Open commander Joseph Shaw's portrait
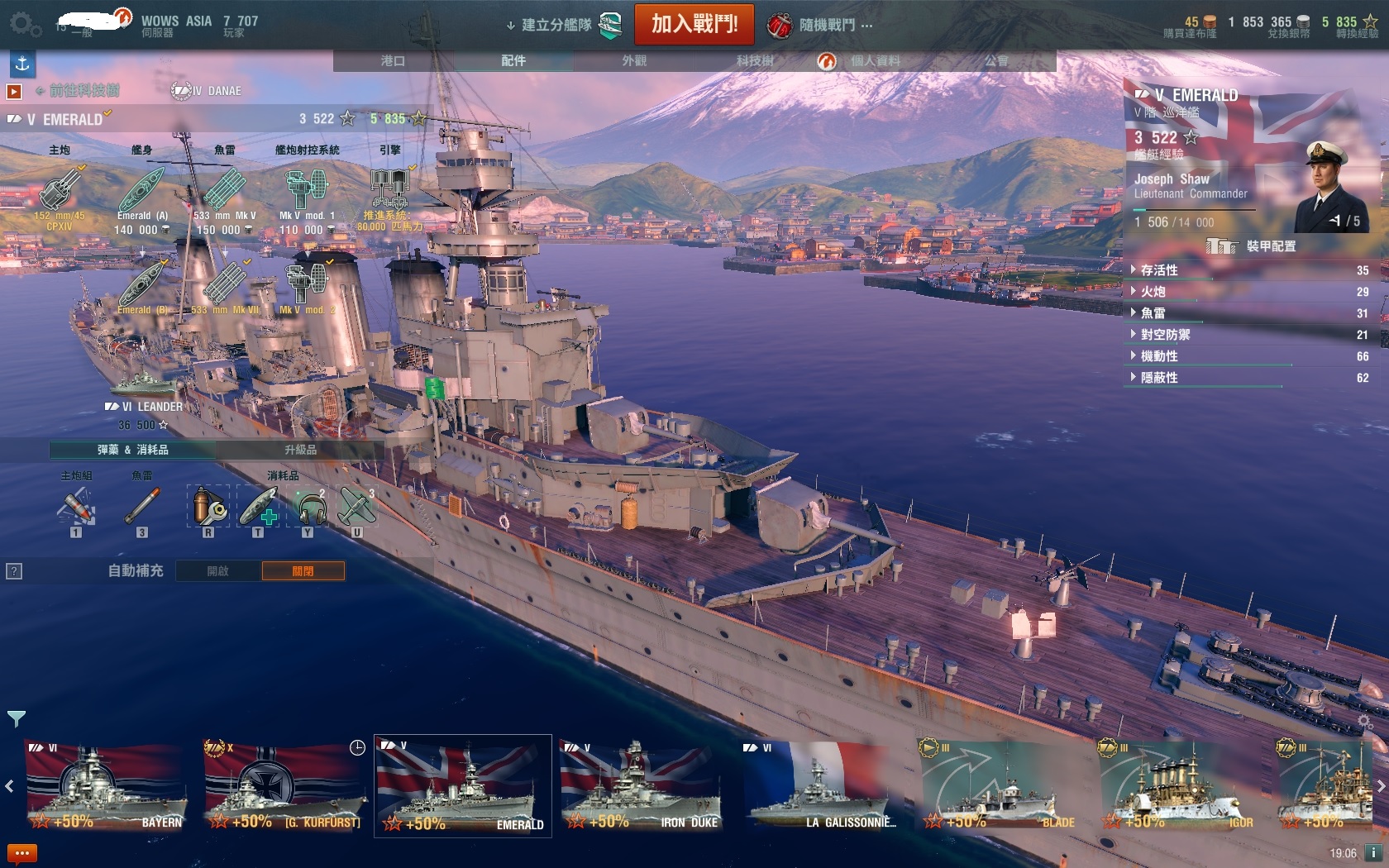This screenshot has width=1389, height=868. (x=1332, y=188)
